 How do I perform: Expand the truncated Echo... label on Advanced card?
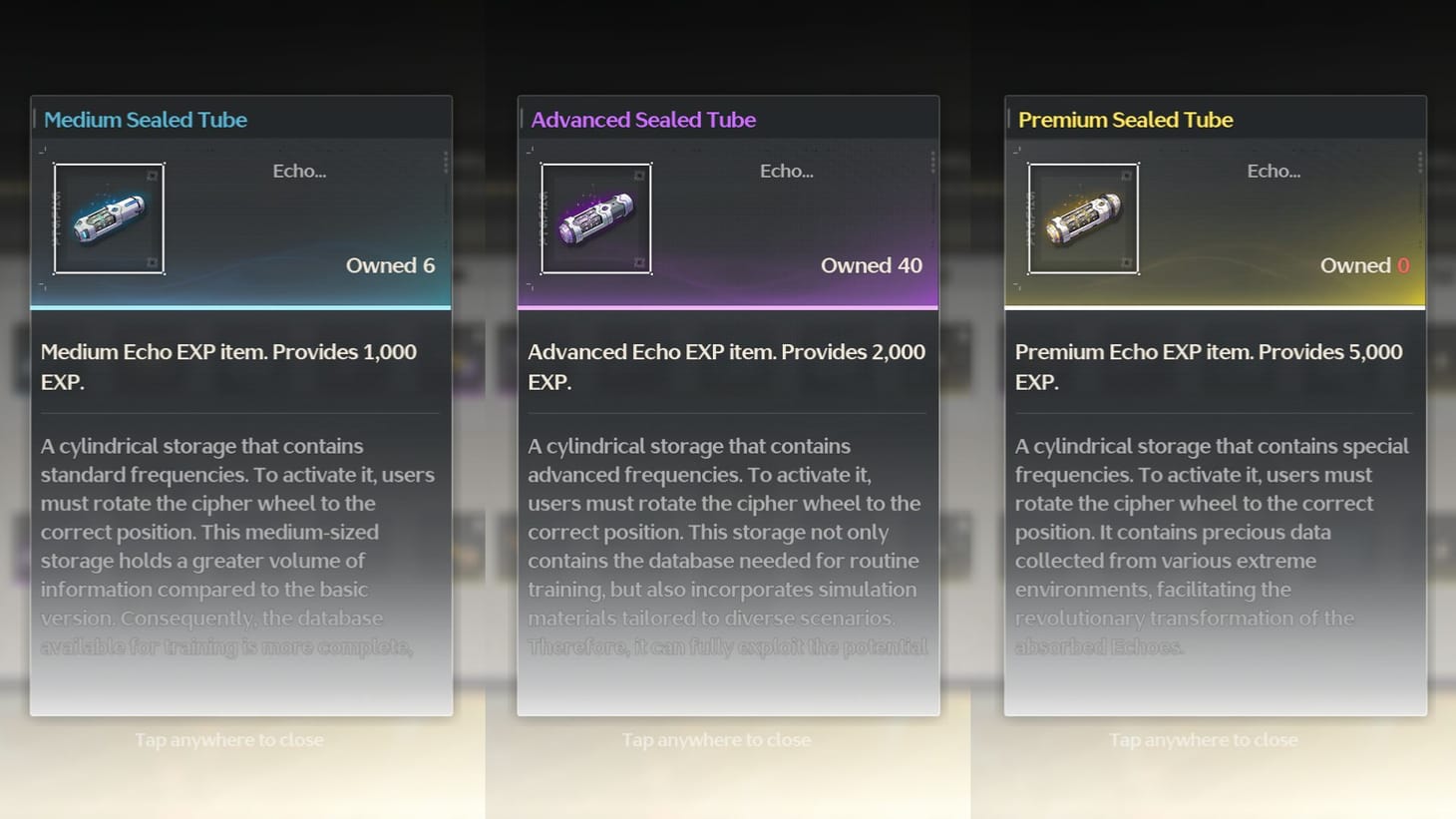(786, 171)
